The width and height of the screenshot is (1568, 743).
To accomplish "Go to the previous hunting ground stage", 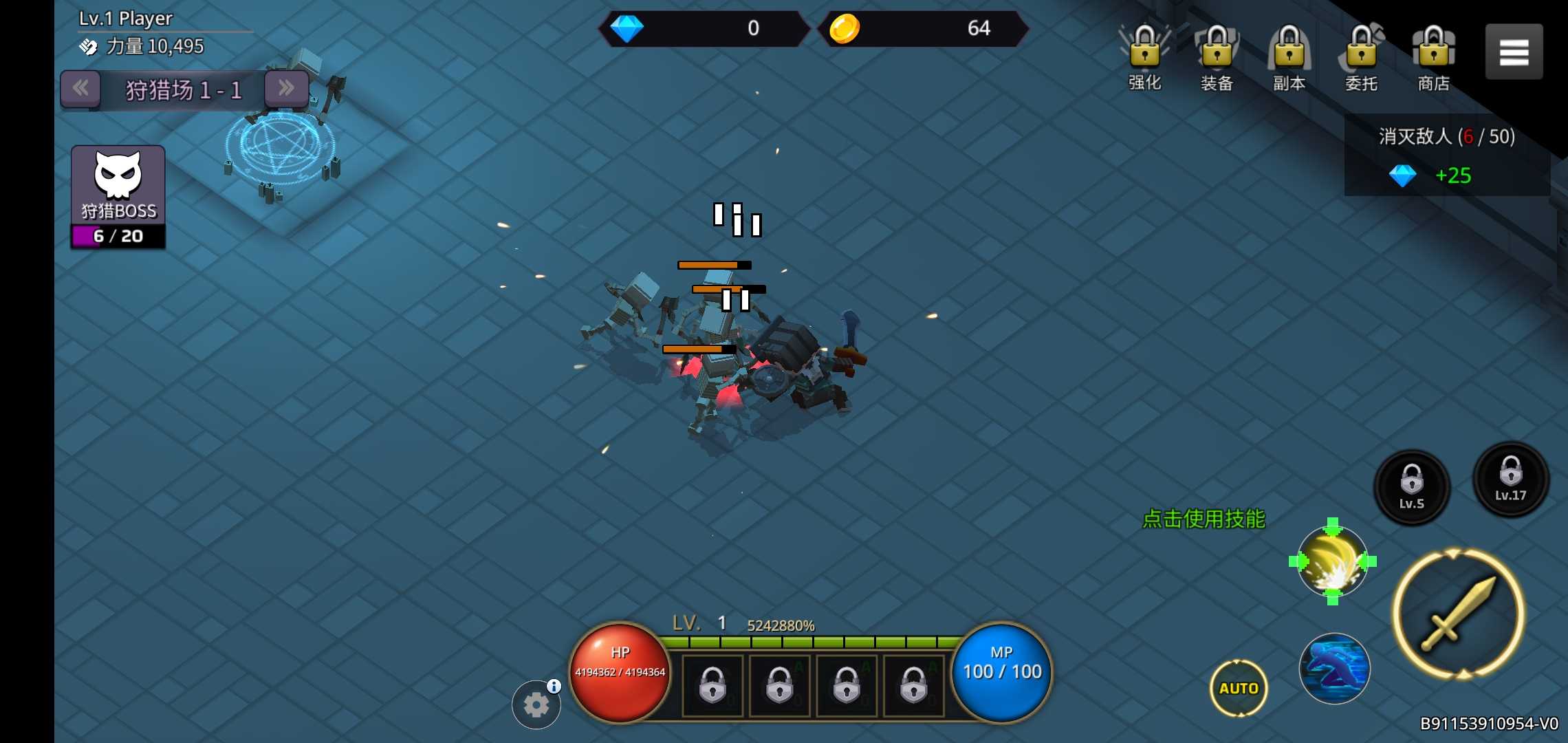I will click(x=80, y=88).
